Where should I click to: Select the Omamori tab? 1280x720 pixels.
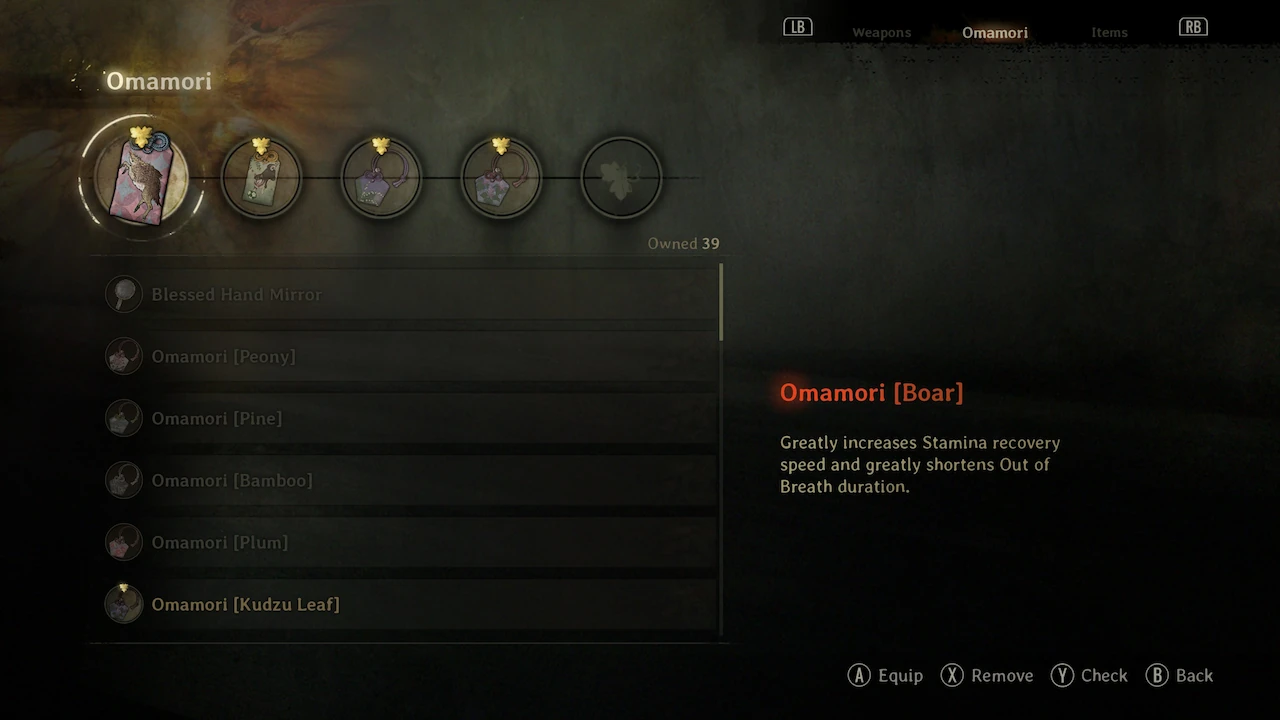pos(994,33)
